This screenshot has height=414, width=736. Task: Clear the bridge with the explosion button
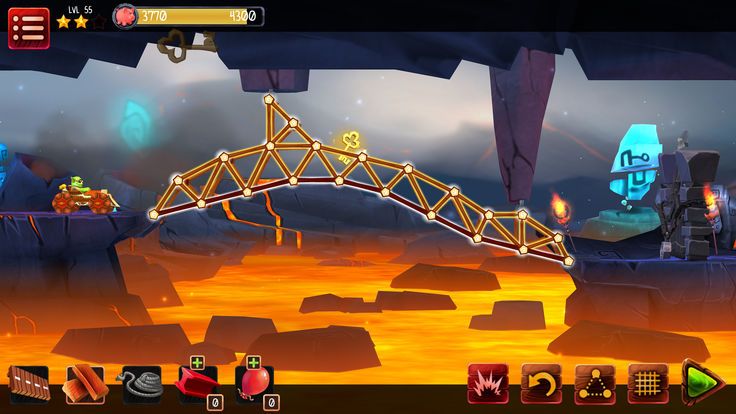click(x=487, y=383)
